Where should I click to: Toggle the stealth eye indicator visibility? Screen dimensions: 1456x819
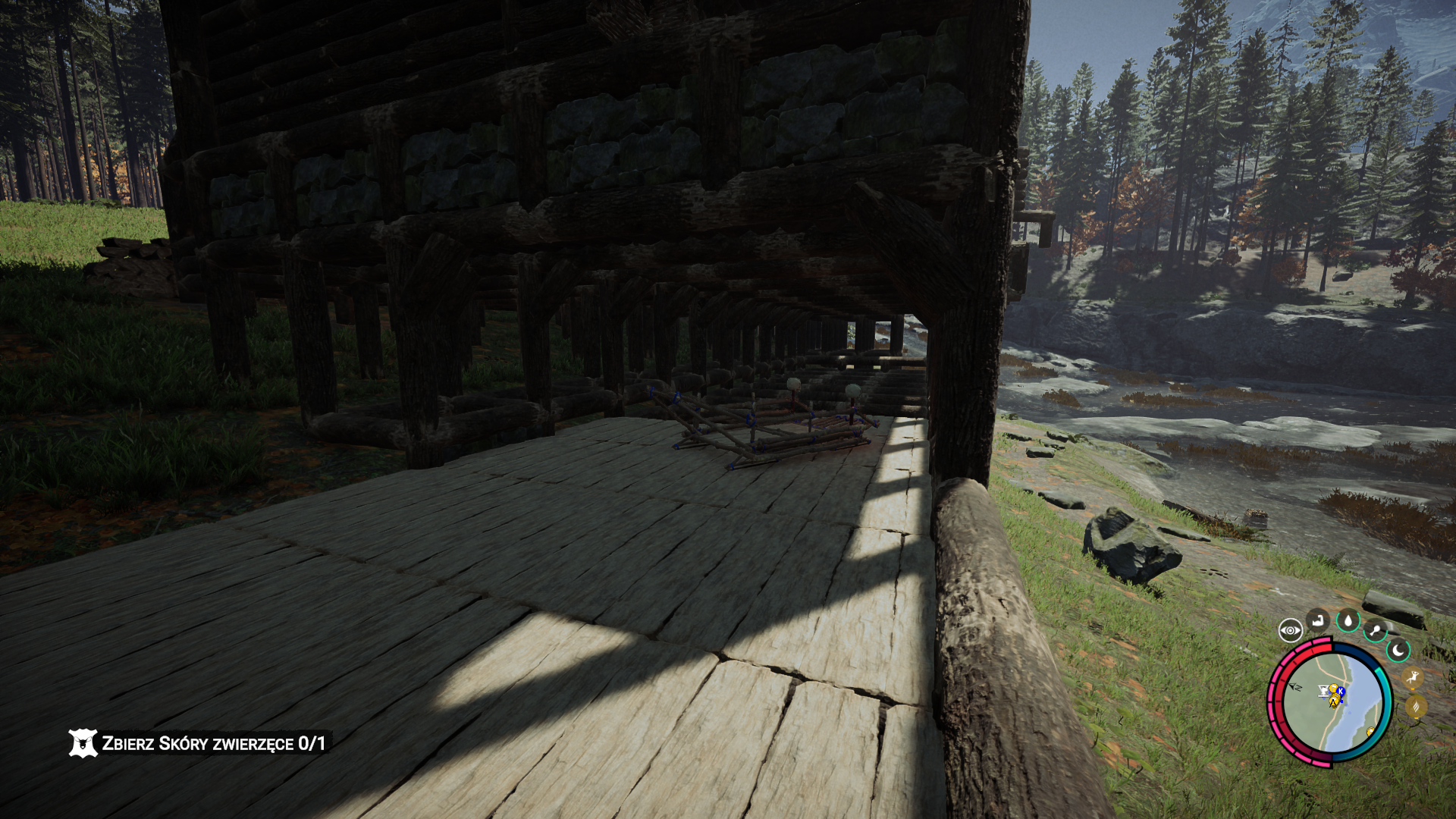1291,629
